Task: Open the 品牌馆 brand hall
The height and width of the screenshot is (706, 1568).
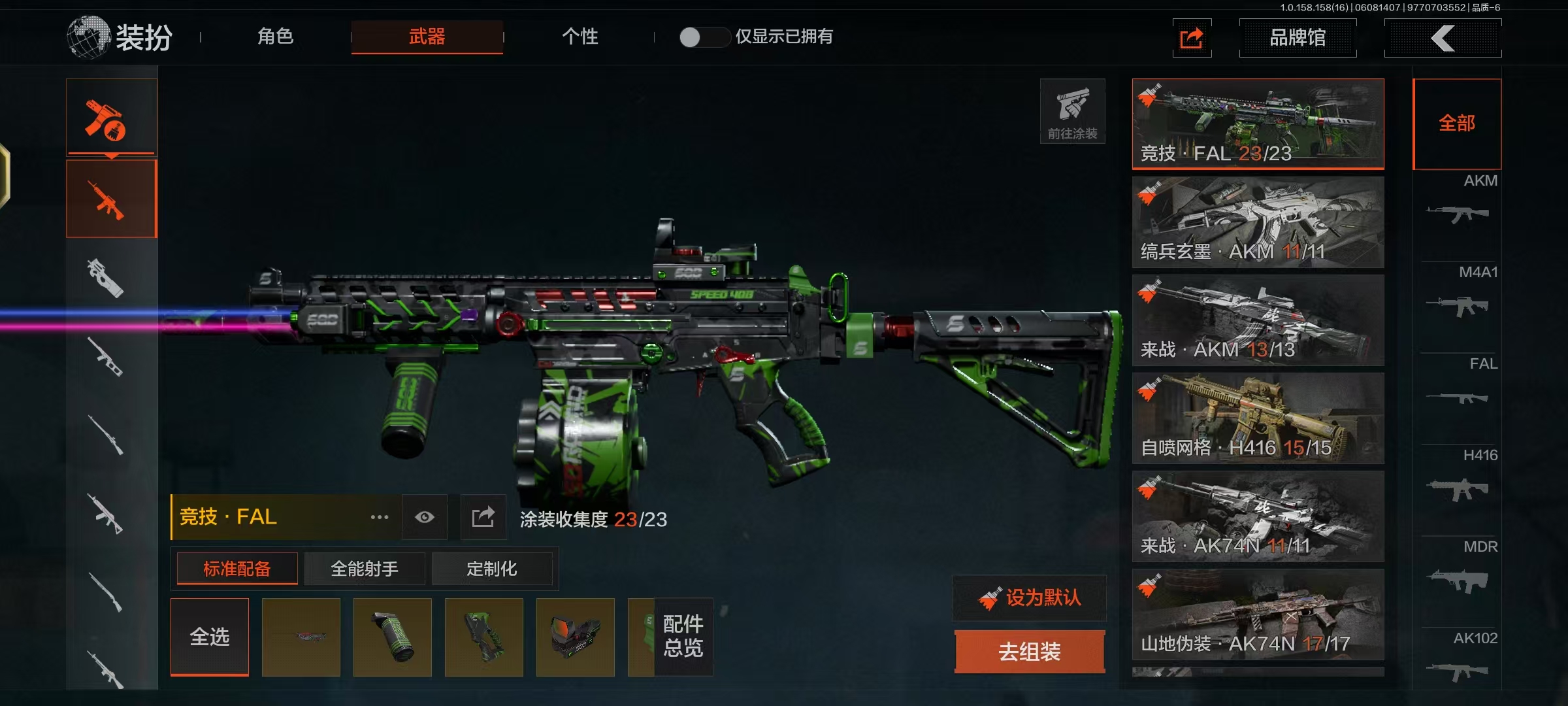Action: click(1297, 38)
